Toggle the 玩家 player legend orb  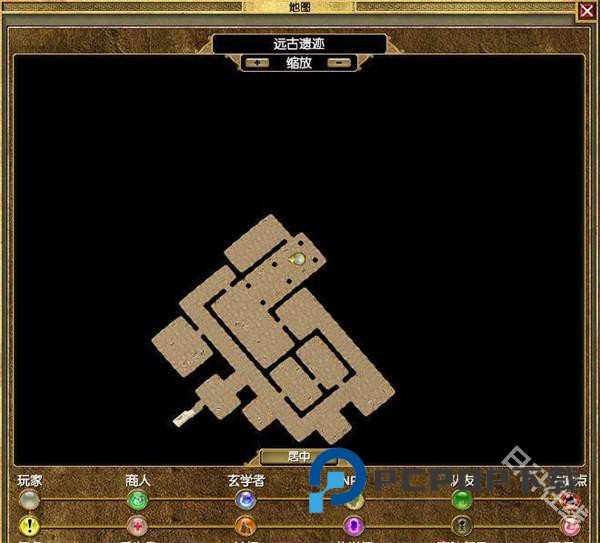click(x=29, y=500)
